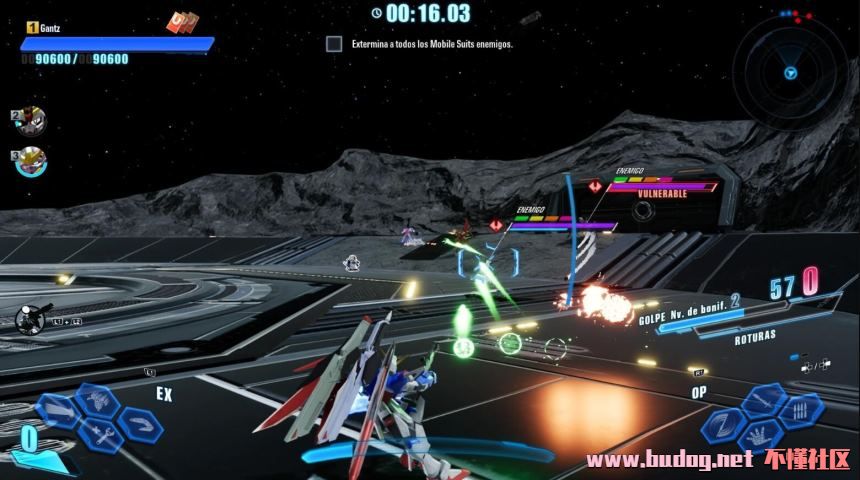The height and width of the screenshot is (480, 860).
Task: Fire the OP missile volley skill
Action: point(800,410)
